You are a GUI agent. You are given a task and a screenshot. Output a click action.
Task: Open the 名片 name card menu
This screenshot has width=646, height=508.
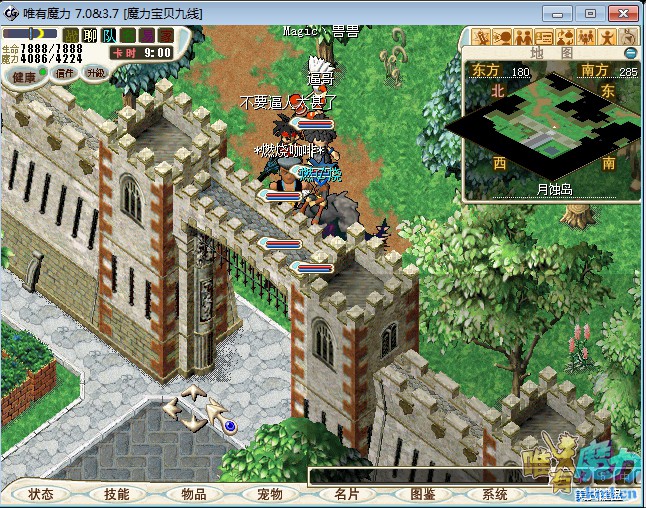[x=346, y=494]
